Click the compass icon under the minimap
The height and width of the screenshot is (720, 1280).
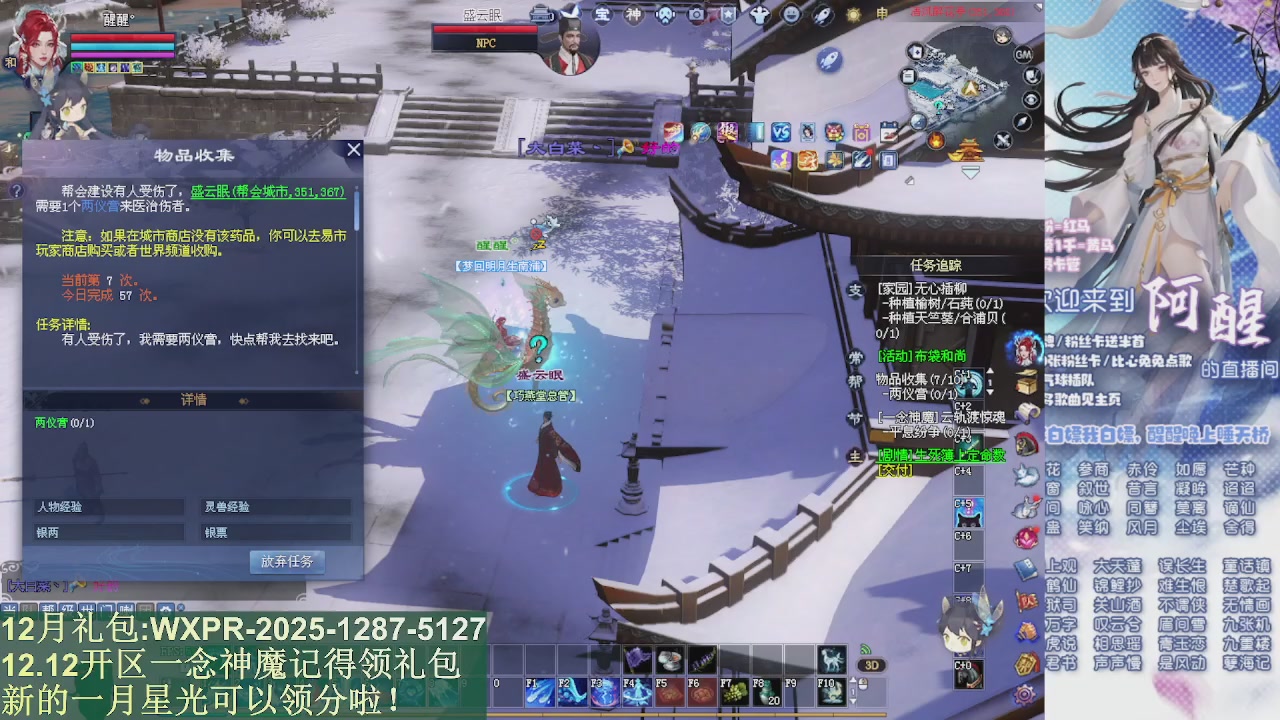point(1022,123)
